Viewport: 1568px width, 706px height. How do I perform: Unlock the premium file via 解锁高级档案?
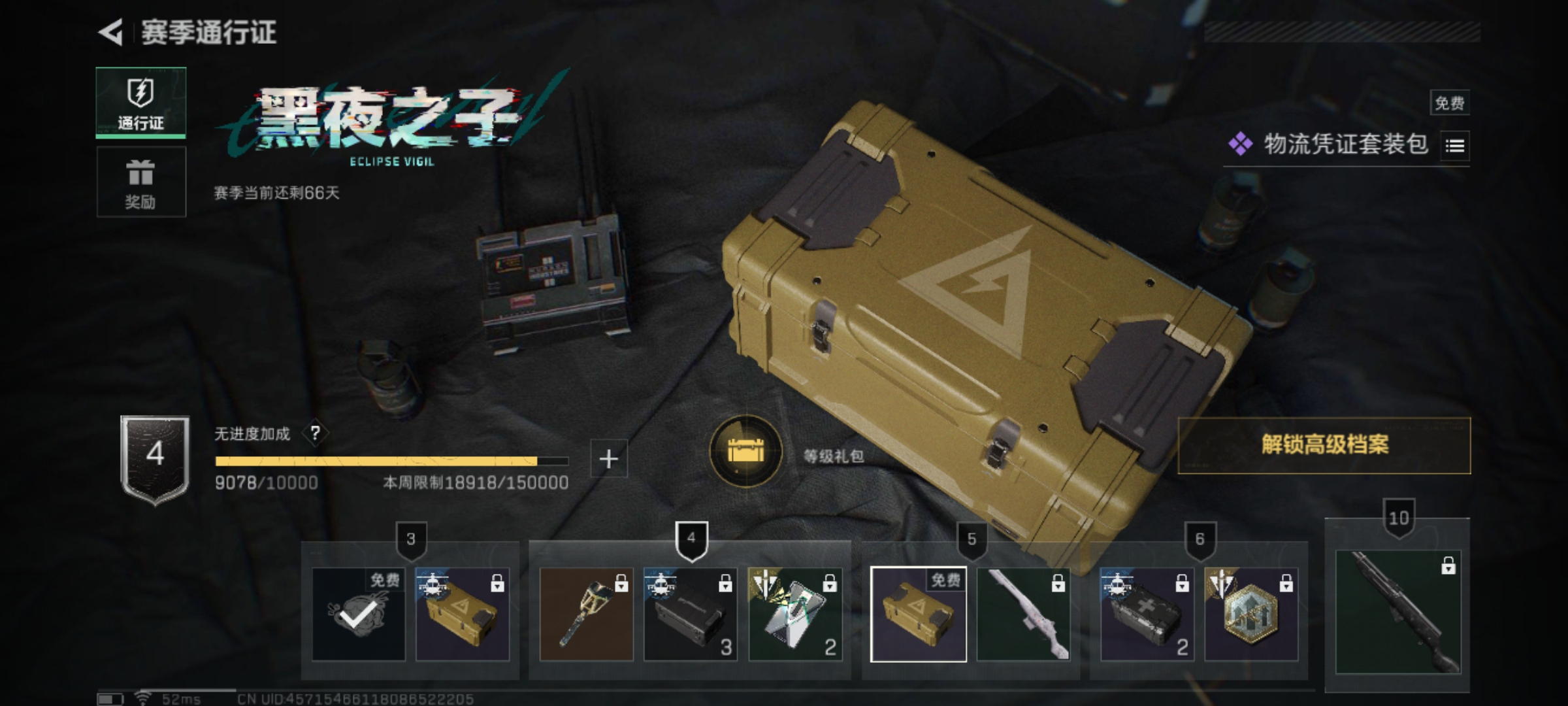(x=1324, y=445)
